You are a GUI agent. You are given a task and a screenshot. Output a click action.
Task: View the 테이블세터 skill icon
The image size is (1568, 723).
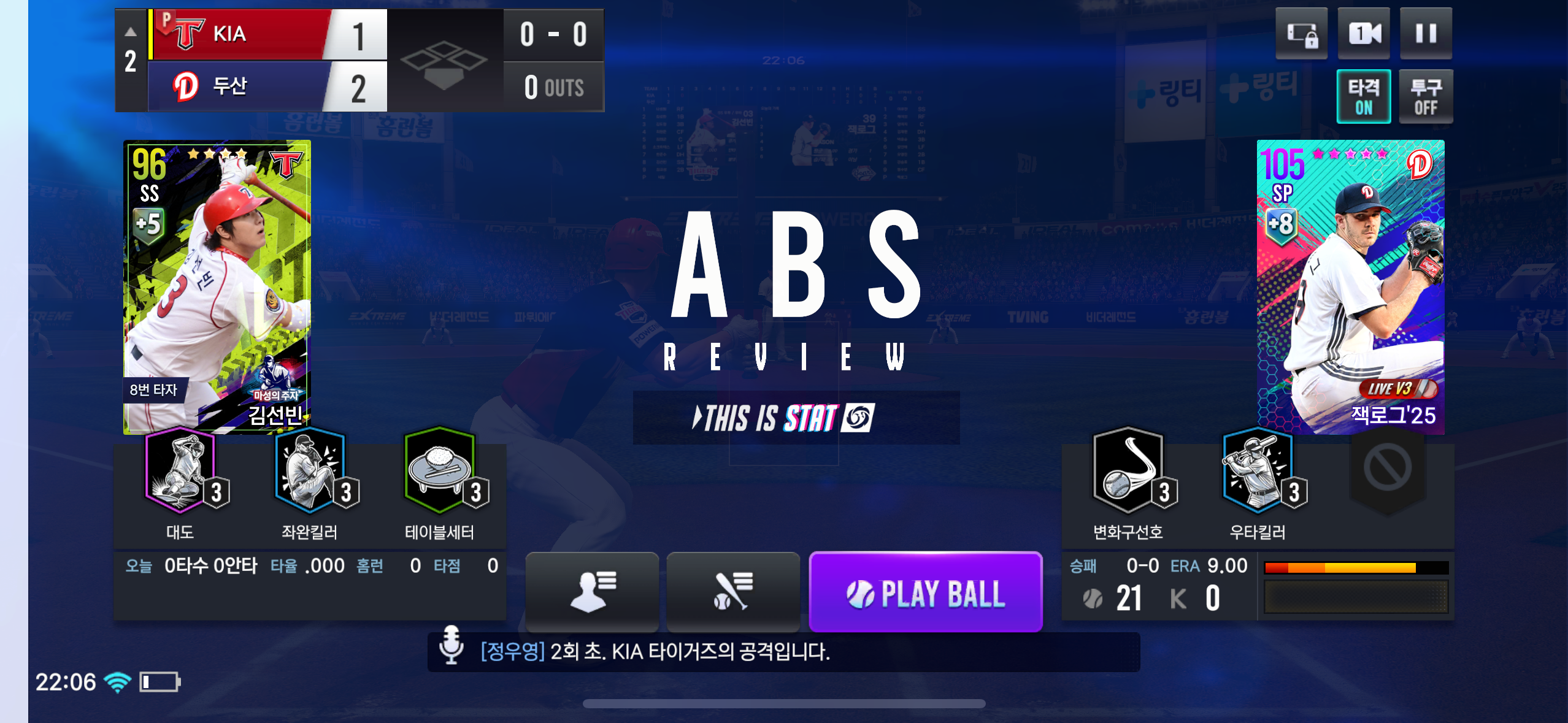(439, 471)
